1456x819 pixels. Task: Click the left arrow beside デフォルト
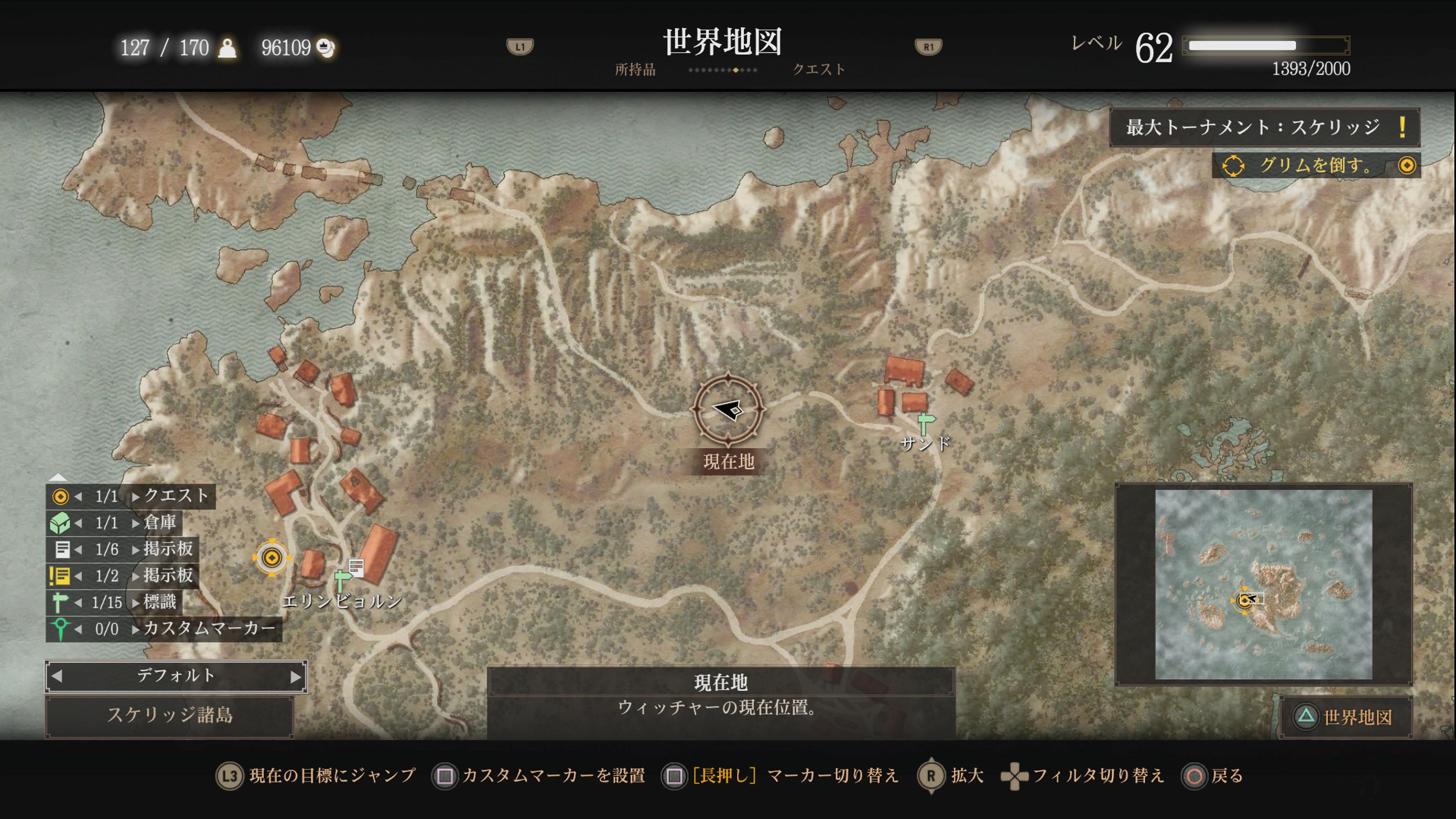56,676
